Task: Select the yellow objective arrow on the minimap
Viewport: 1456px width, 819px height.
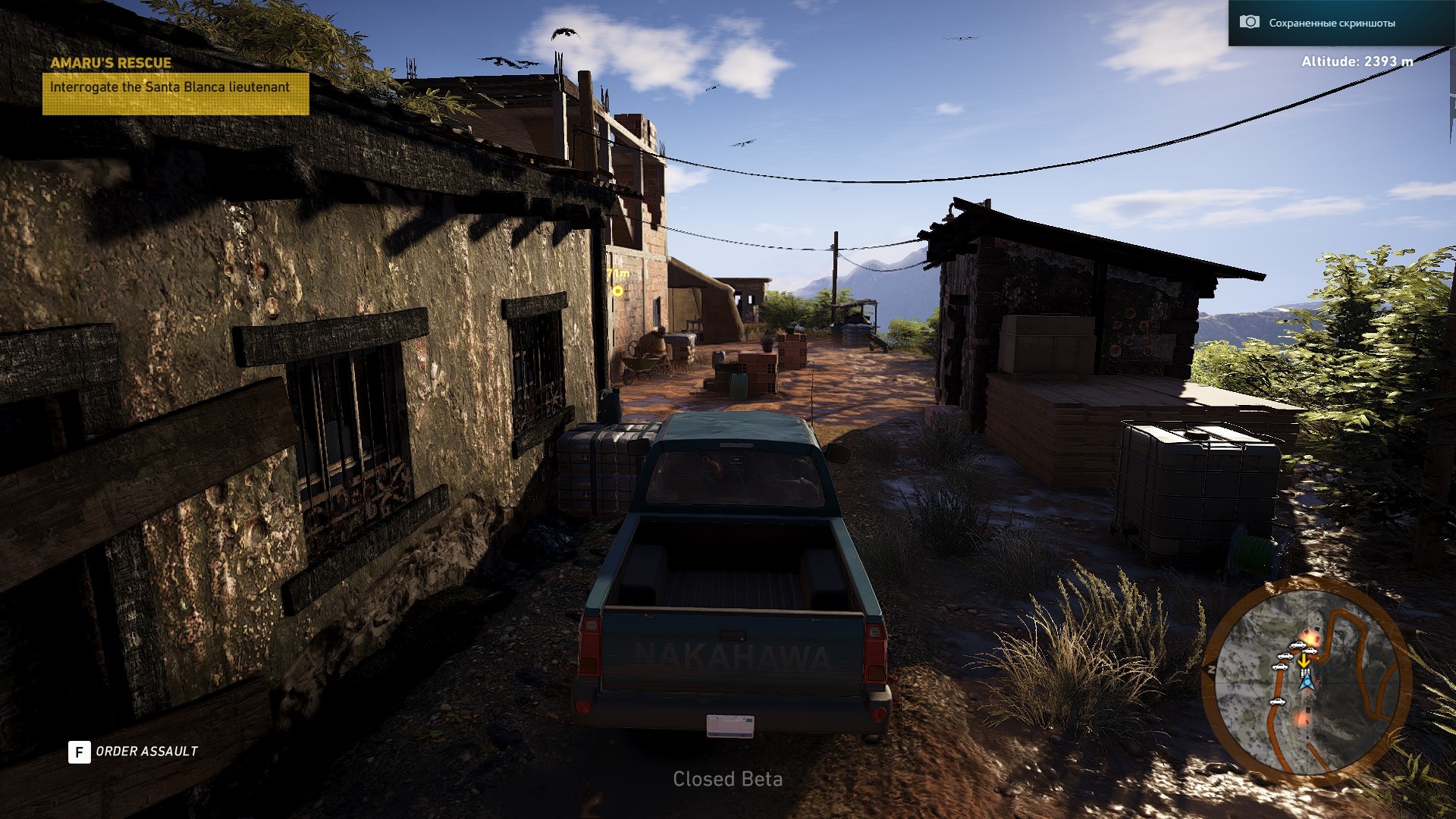Action: coord(1305,662)
